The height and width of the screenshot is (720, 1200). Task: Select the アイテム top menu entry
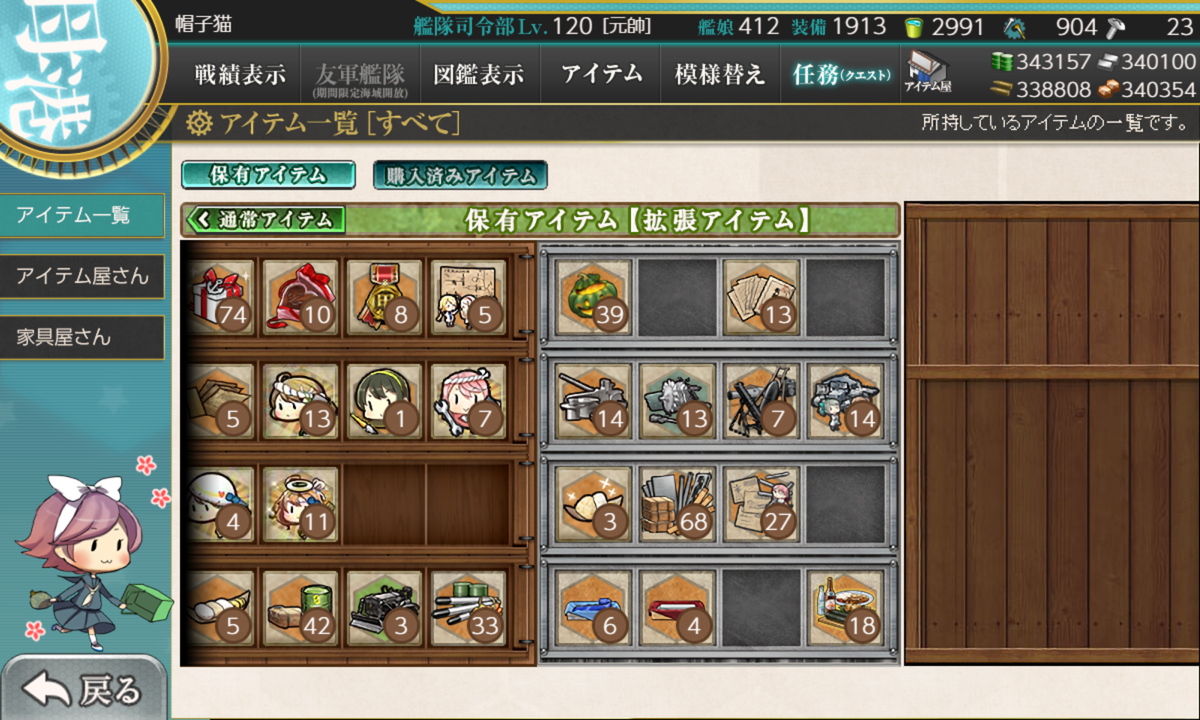[600, 75]
